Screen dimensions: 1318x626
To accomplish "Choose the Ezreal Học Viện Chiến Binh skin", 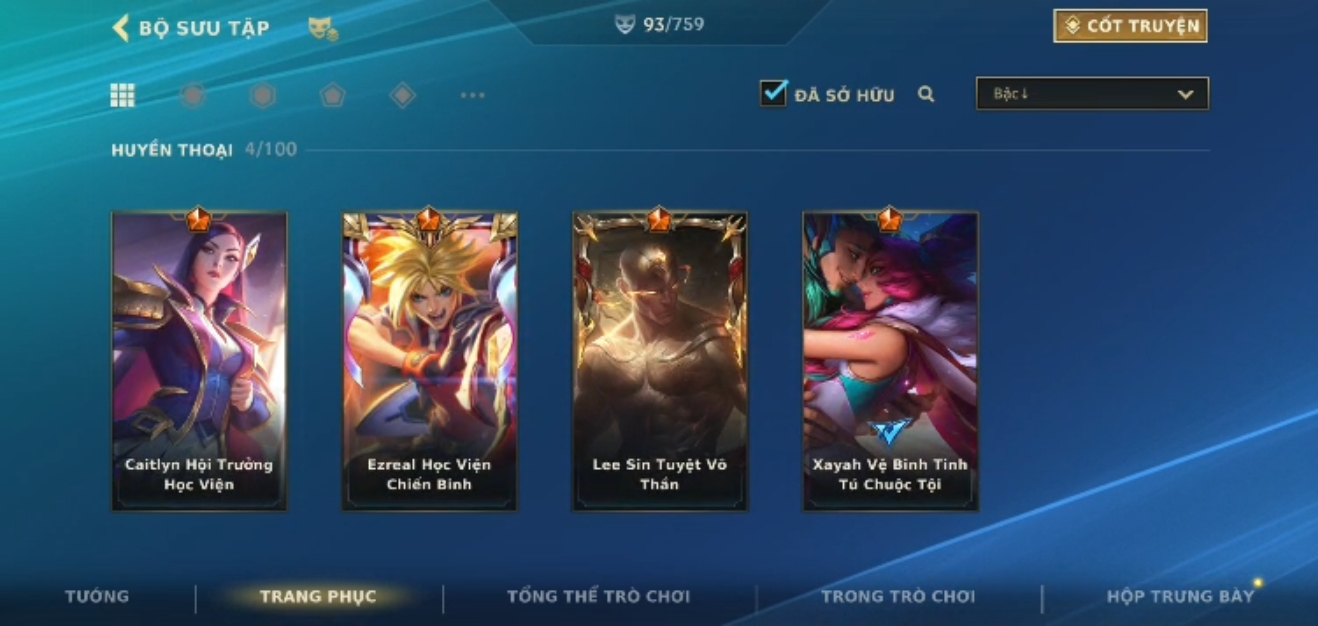I will coord(430,361).
